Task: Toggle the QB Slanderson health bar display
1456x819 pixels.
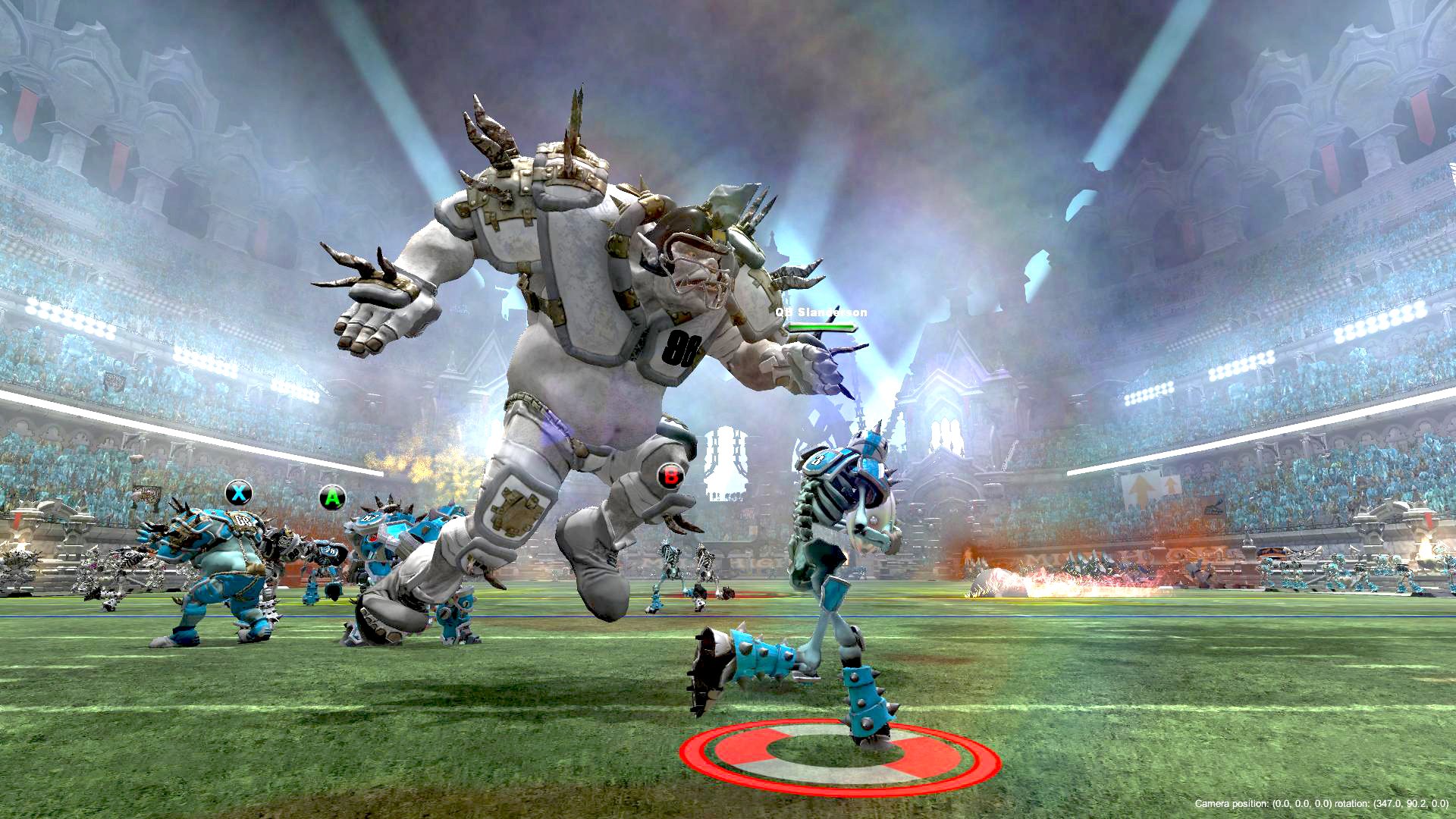Action: [821, 328]
